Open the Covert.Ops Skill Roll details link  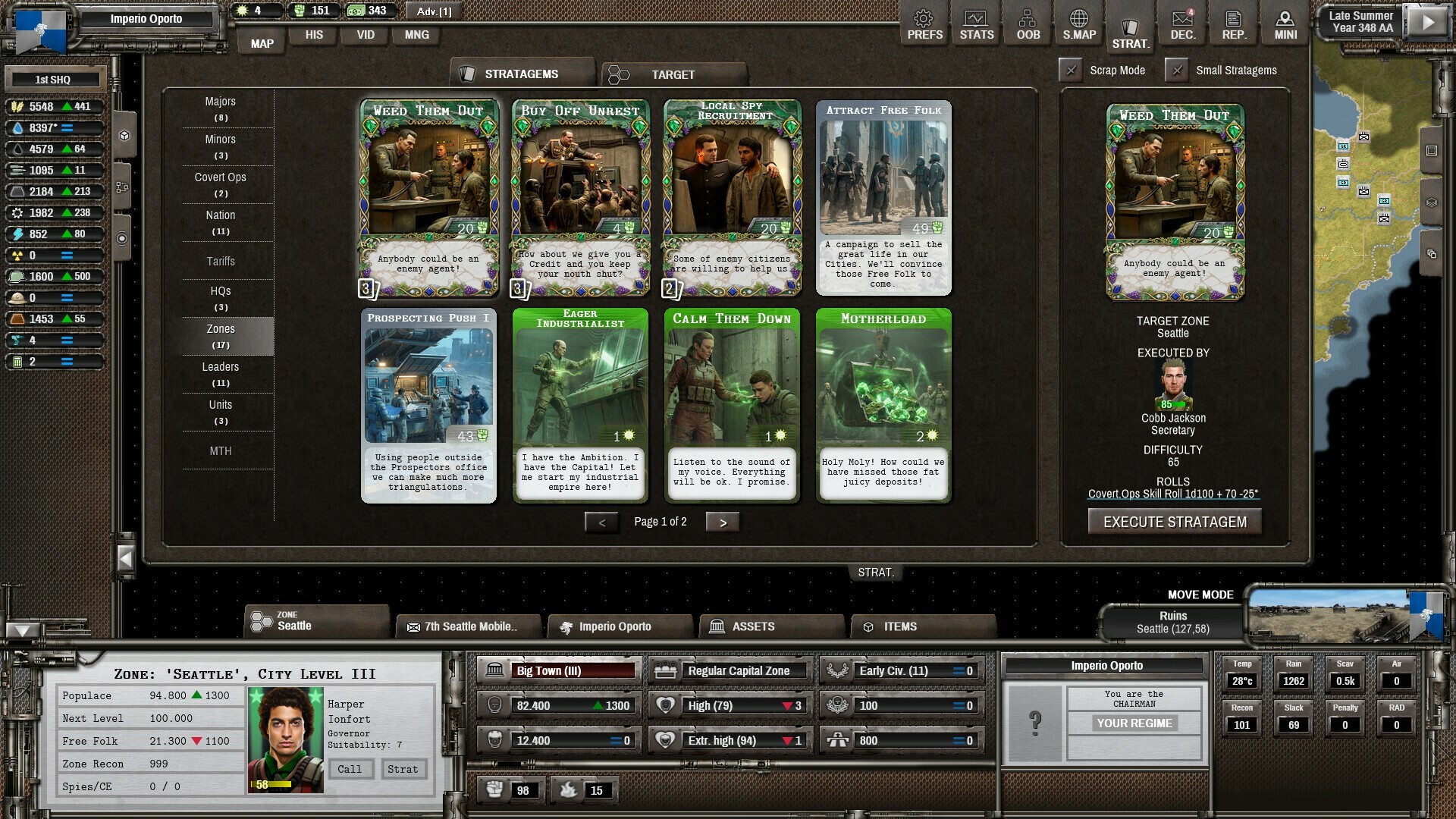1173,492
